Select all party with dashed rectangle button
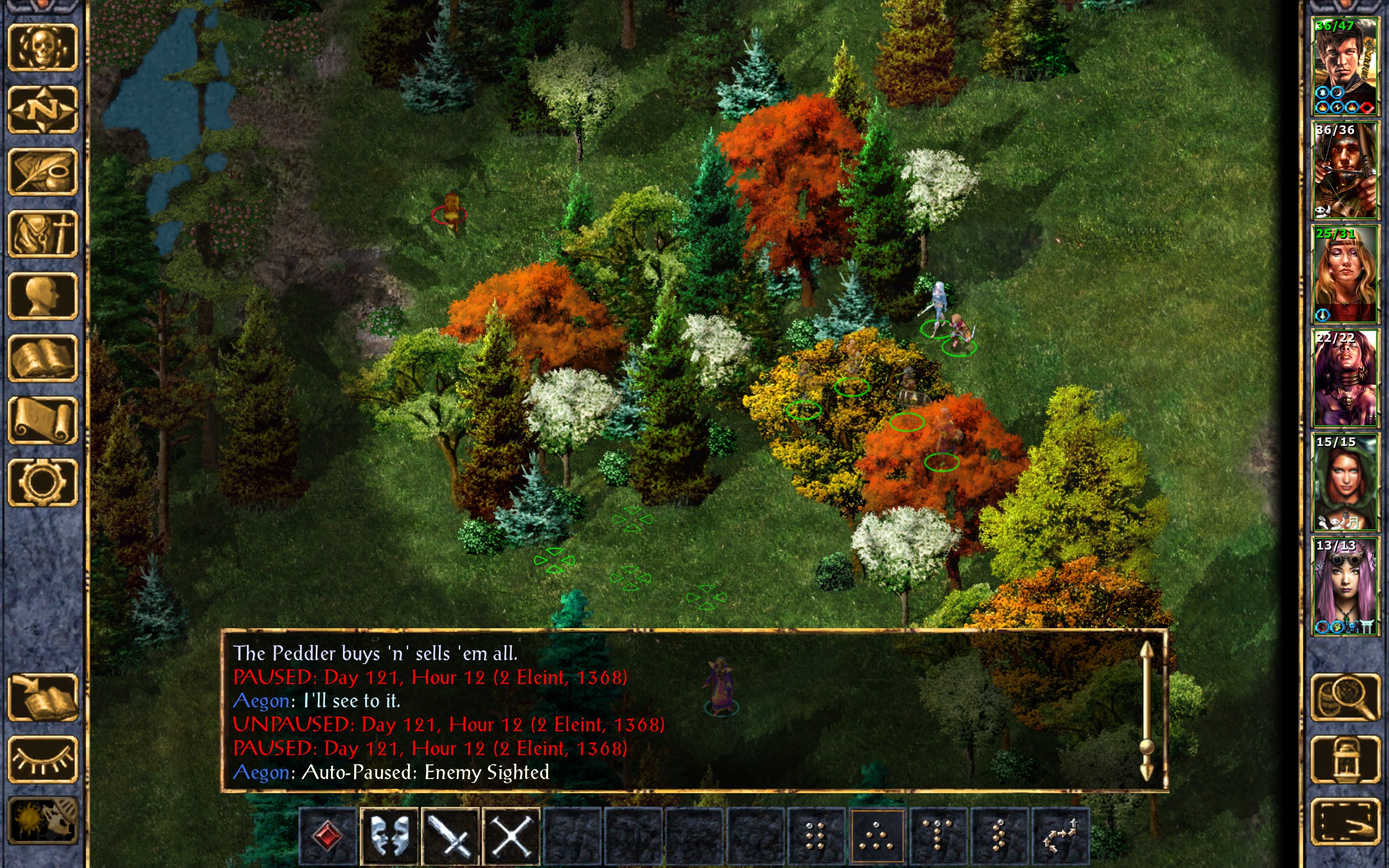 click(1345, 821)
